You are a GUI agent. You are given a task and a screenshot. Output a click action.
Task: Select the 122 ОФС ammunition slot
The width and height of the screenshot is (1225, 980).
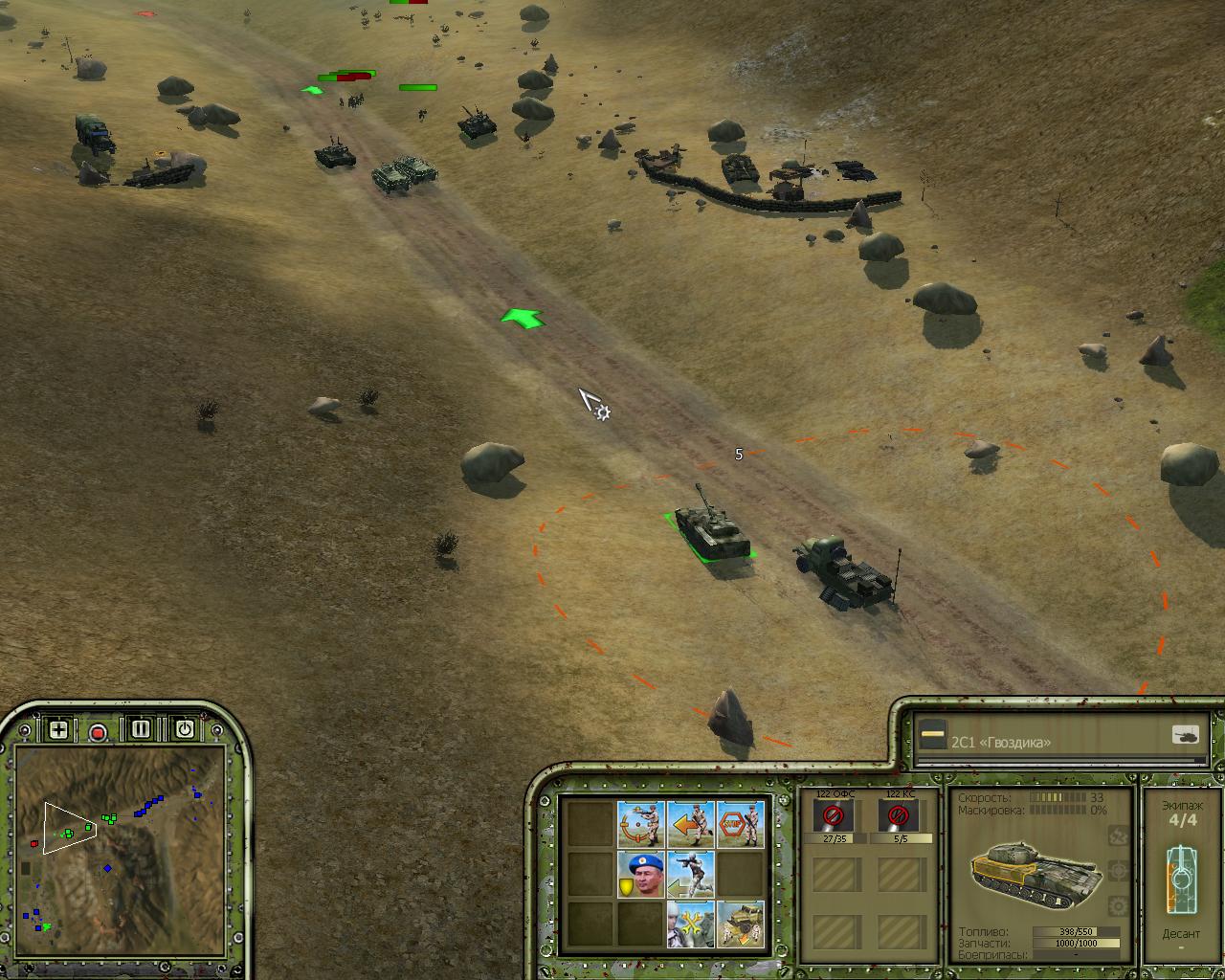point(834,816)
